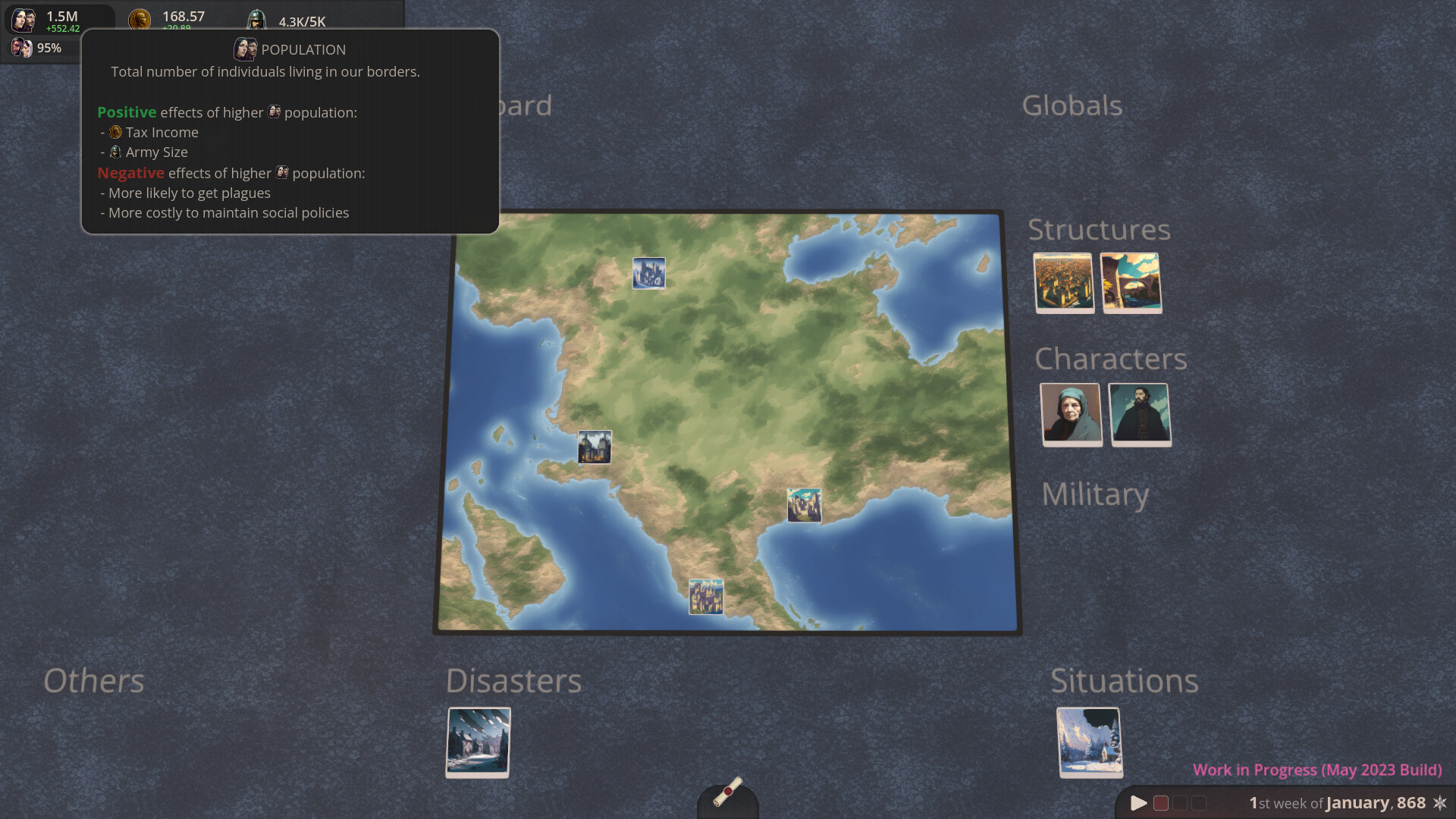The height and width of the screenshot is (819, 1456).
Task: Click the army helmet icon showing 4.3K/5K
Action: coord(256,17)
